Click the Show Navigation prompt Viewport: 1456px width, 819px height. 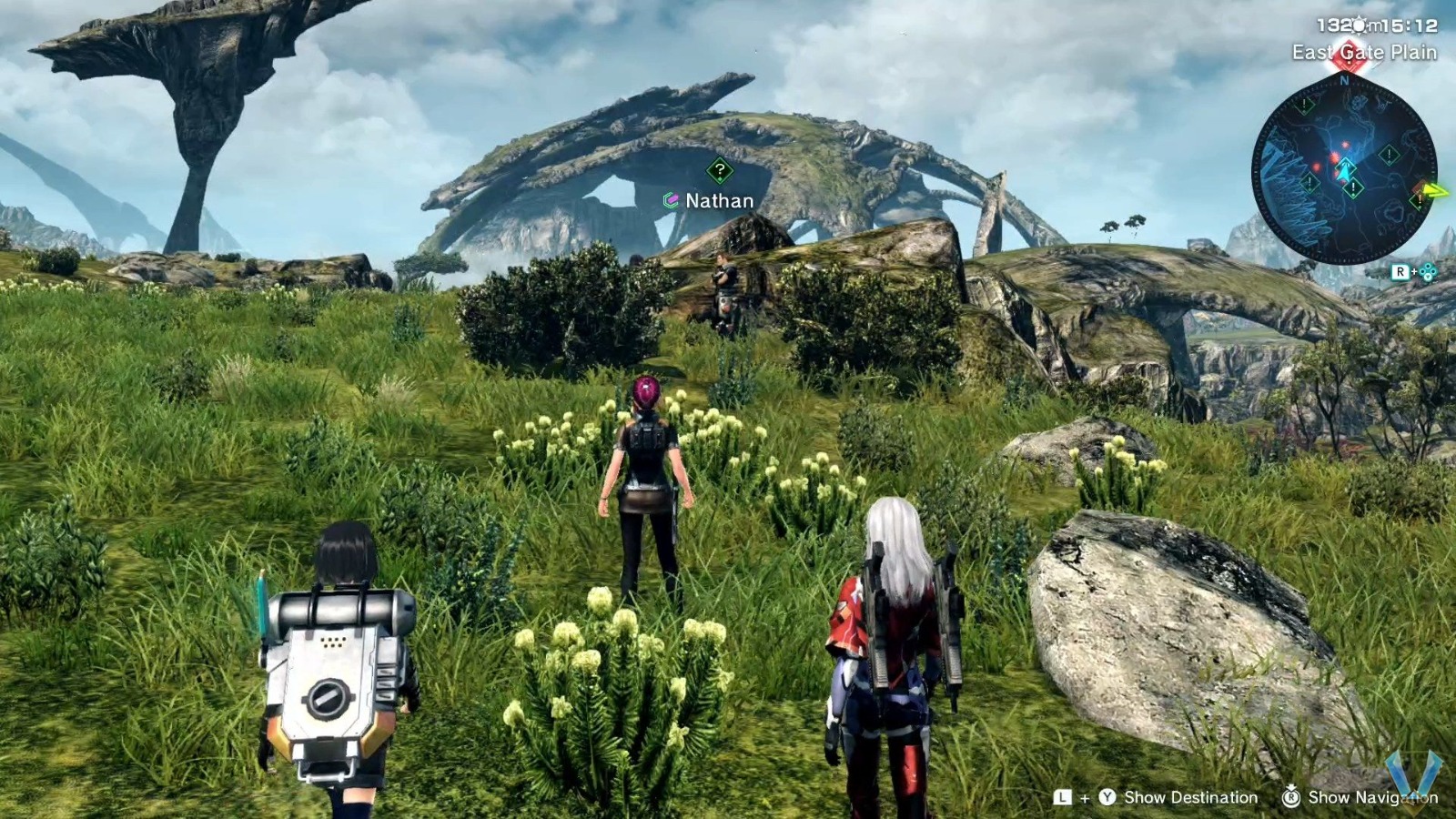tap(1374, 797)
